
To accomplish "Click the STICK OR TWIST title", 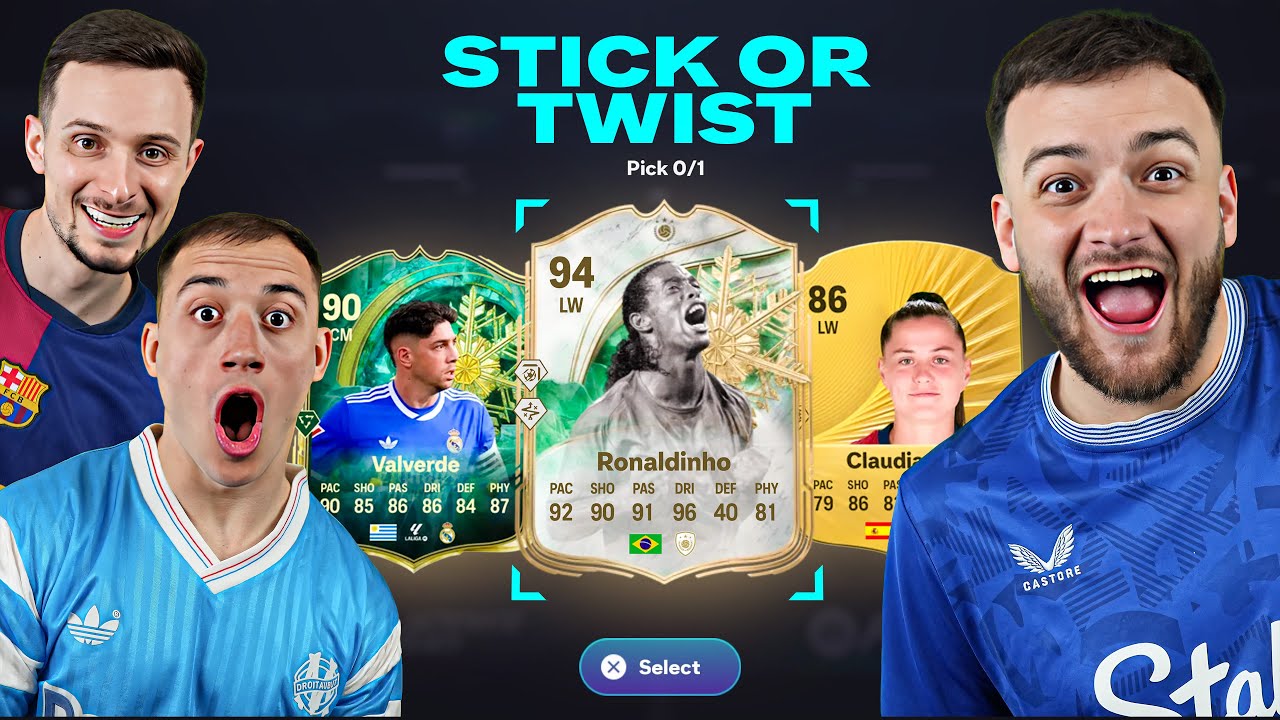I will (x=655, y=85).
